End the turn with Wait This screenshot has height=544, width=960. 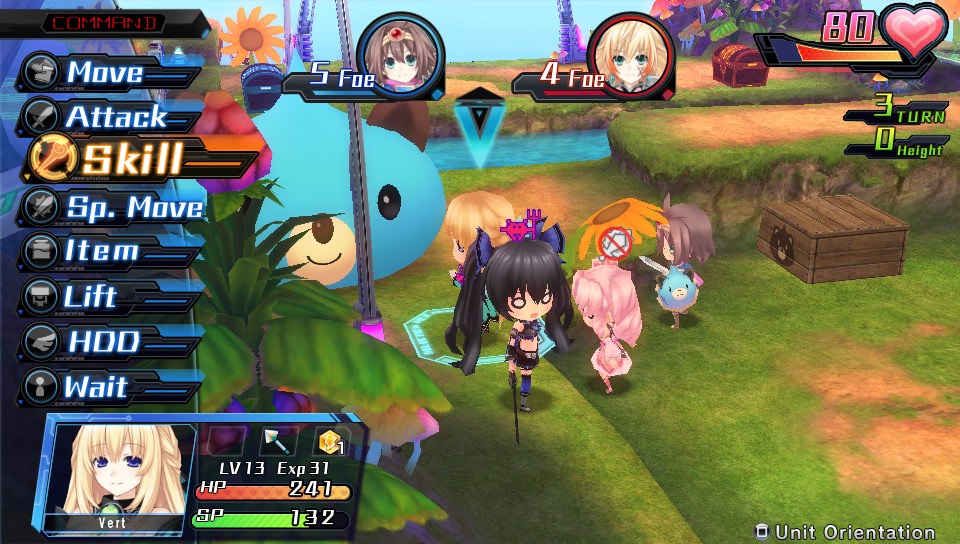pyautogui.click(x=95, y=386)
